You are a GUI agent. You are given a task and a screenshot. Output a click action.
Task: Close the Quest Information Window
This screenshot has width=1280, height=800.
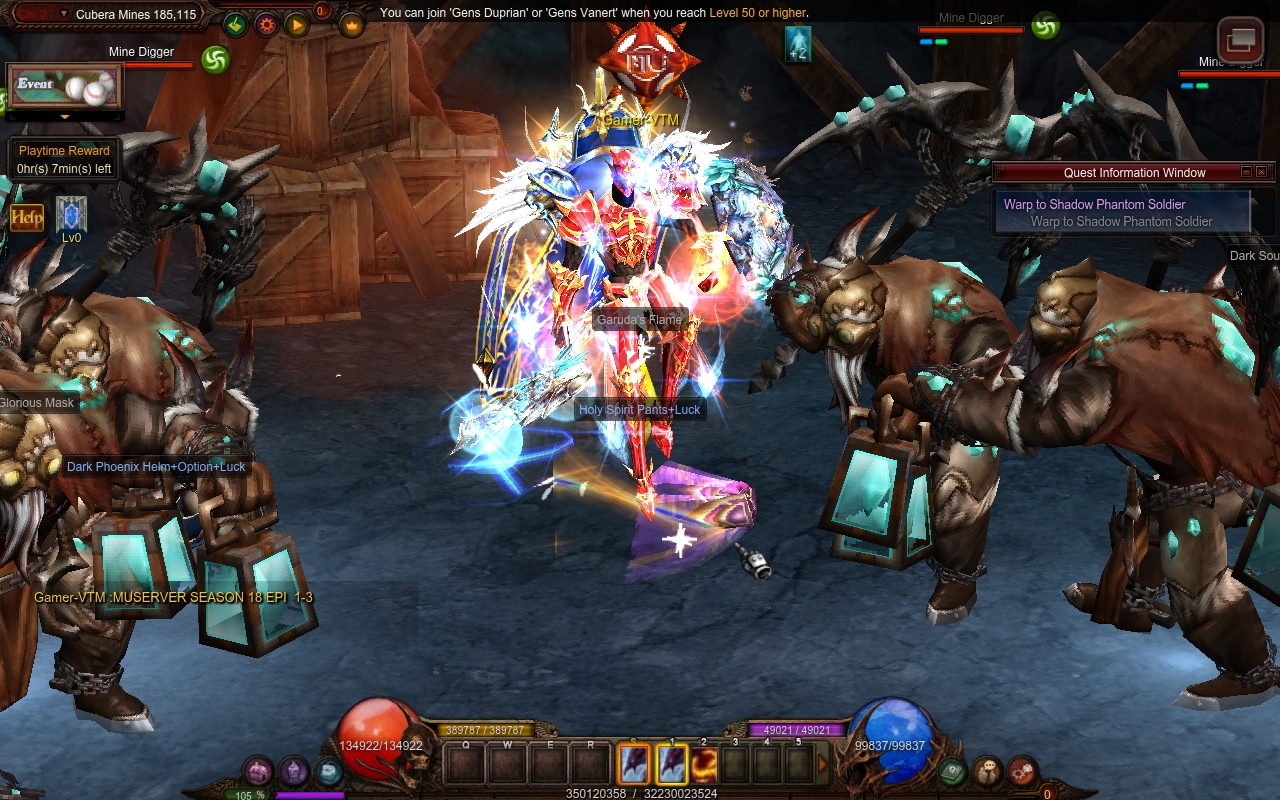[x=1261, y=172]
